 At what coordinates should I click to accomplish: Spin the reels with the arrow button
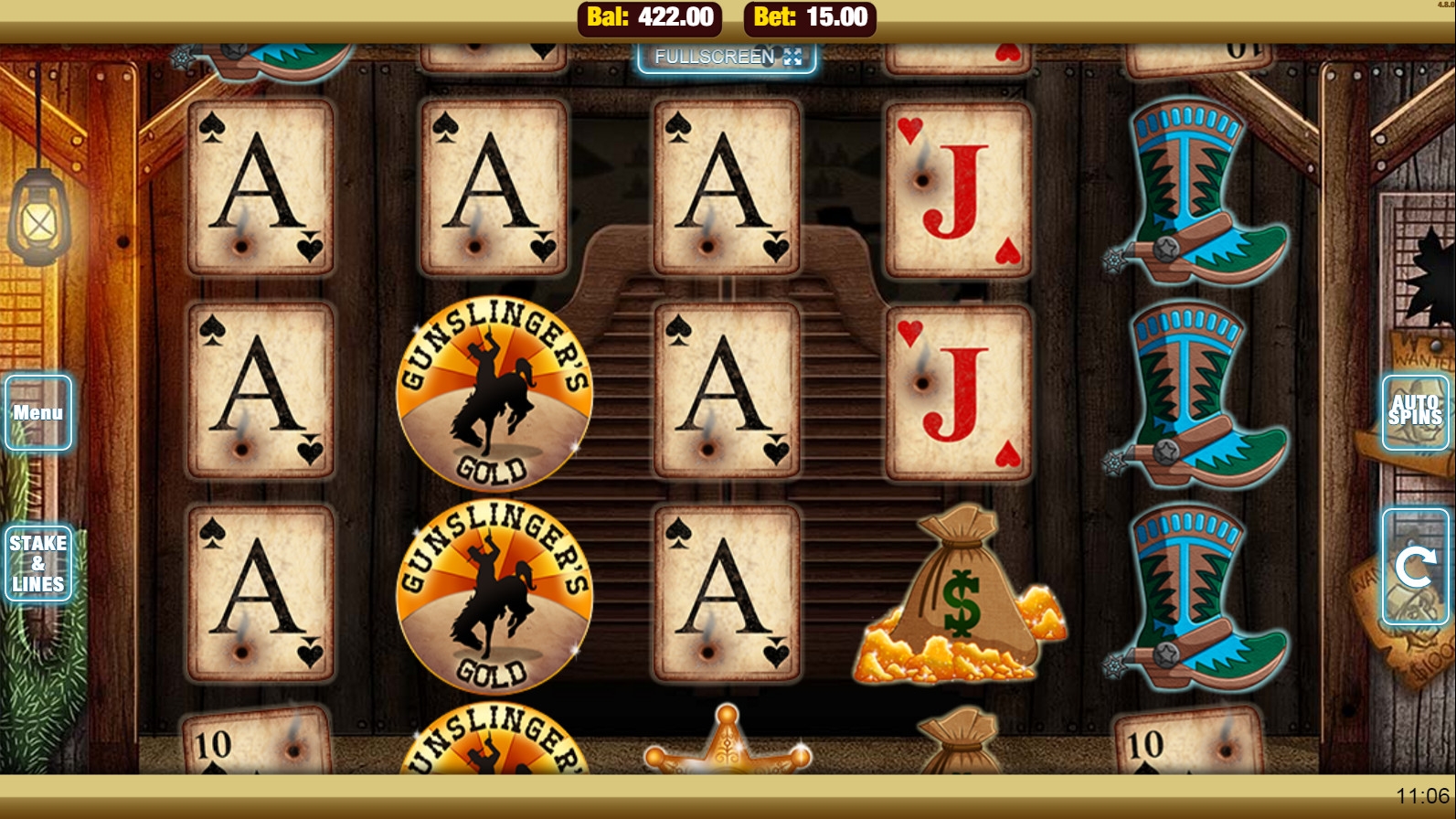click(1415, 568)
